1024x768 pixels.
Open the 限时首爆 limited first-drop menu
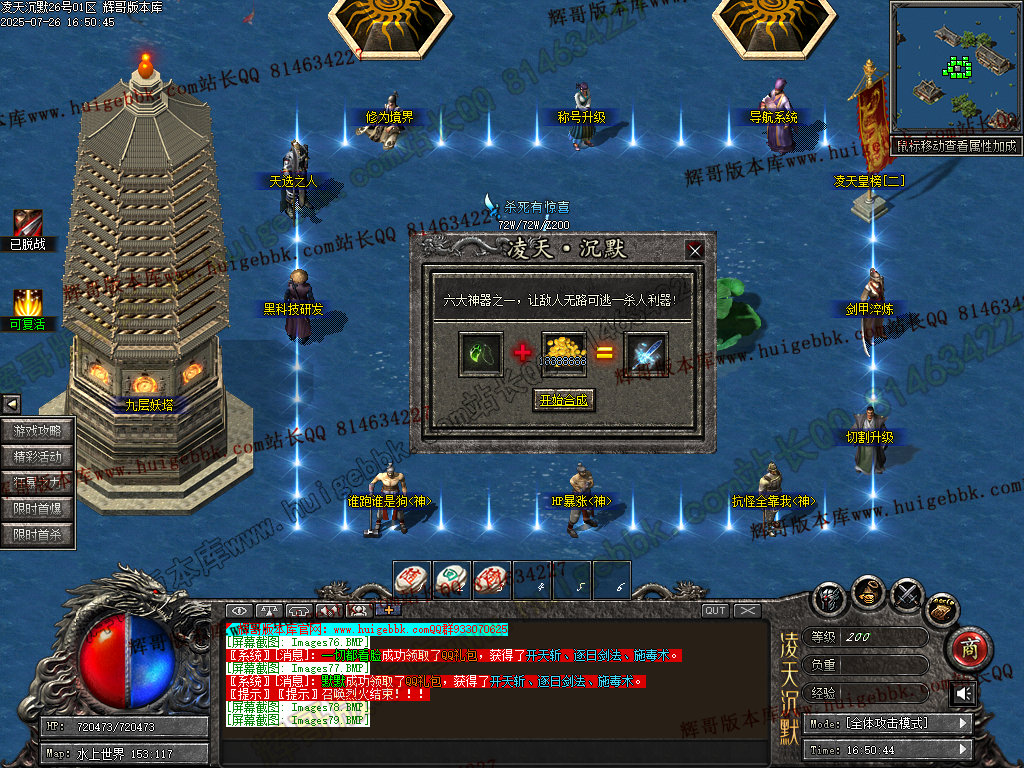38,509
